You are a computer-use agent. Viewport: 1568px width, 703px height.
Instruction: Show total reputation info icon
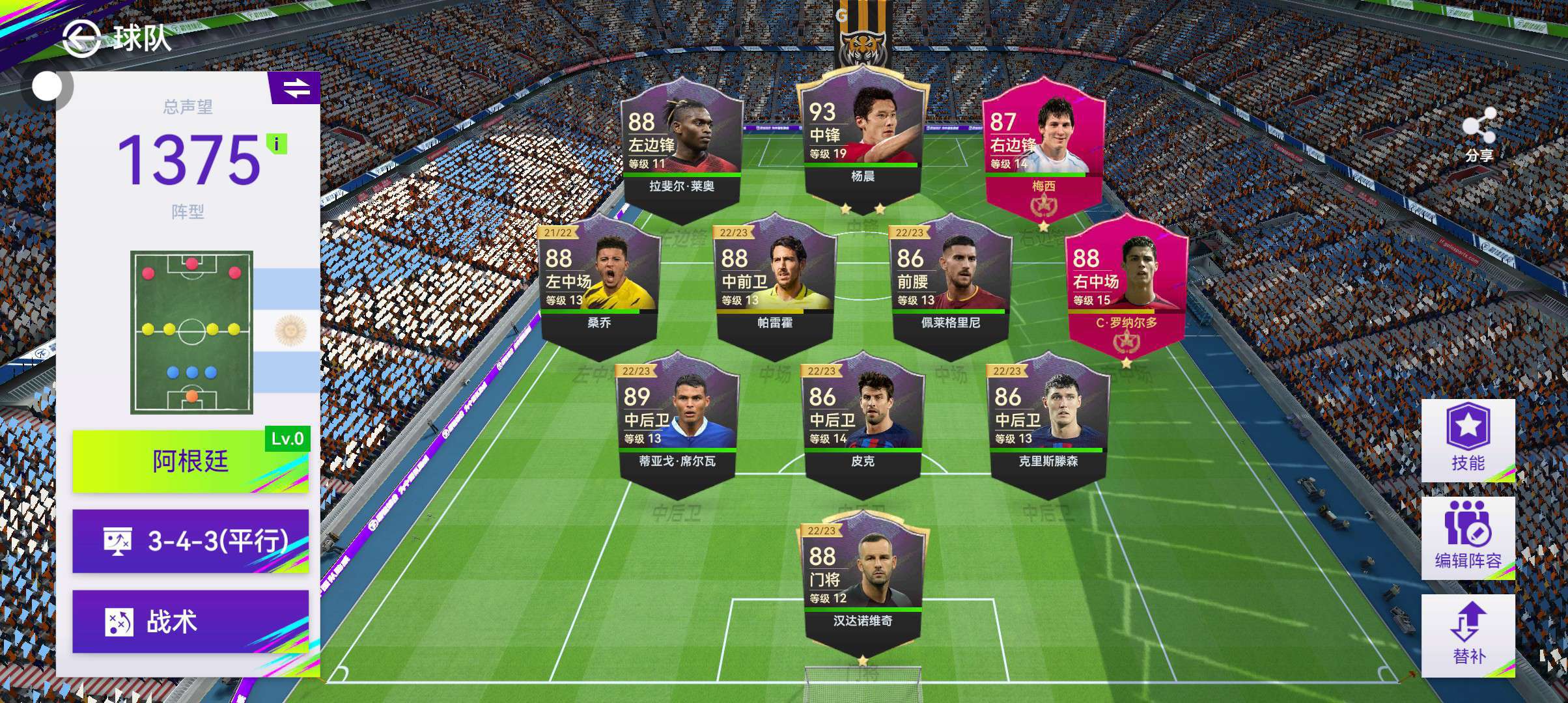click(x=277, y=144)
